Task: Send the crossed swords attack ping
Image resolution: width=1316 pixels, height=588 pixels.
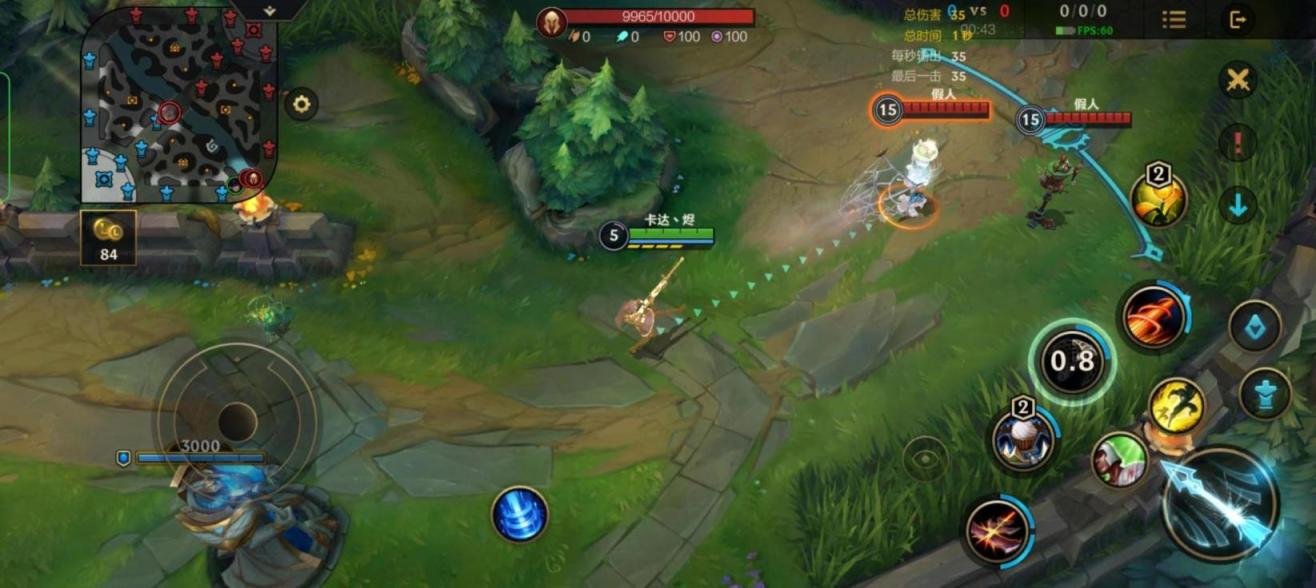Action: (x=1238, y=80)
